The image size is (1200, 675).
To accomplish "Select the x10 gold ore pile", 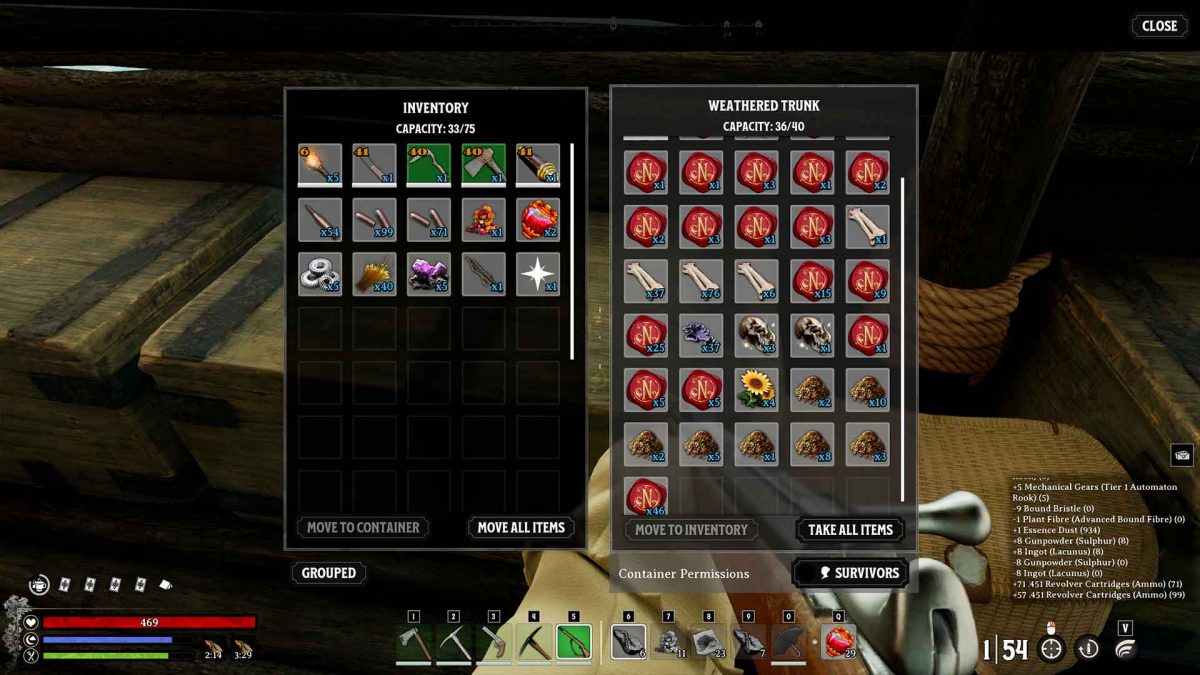I will (866, 389).
